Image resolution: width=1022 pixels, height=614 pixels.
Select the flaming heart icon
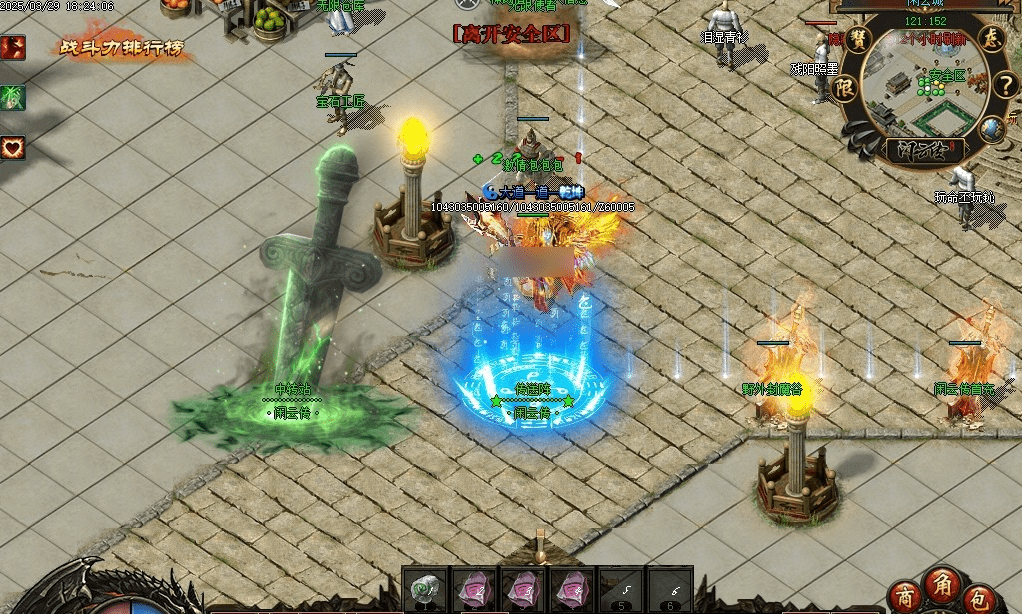(x=13, y=148)
